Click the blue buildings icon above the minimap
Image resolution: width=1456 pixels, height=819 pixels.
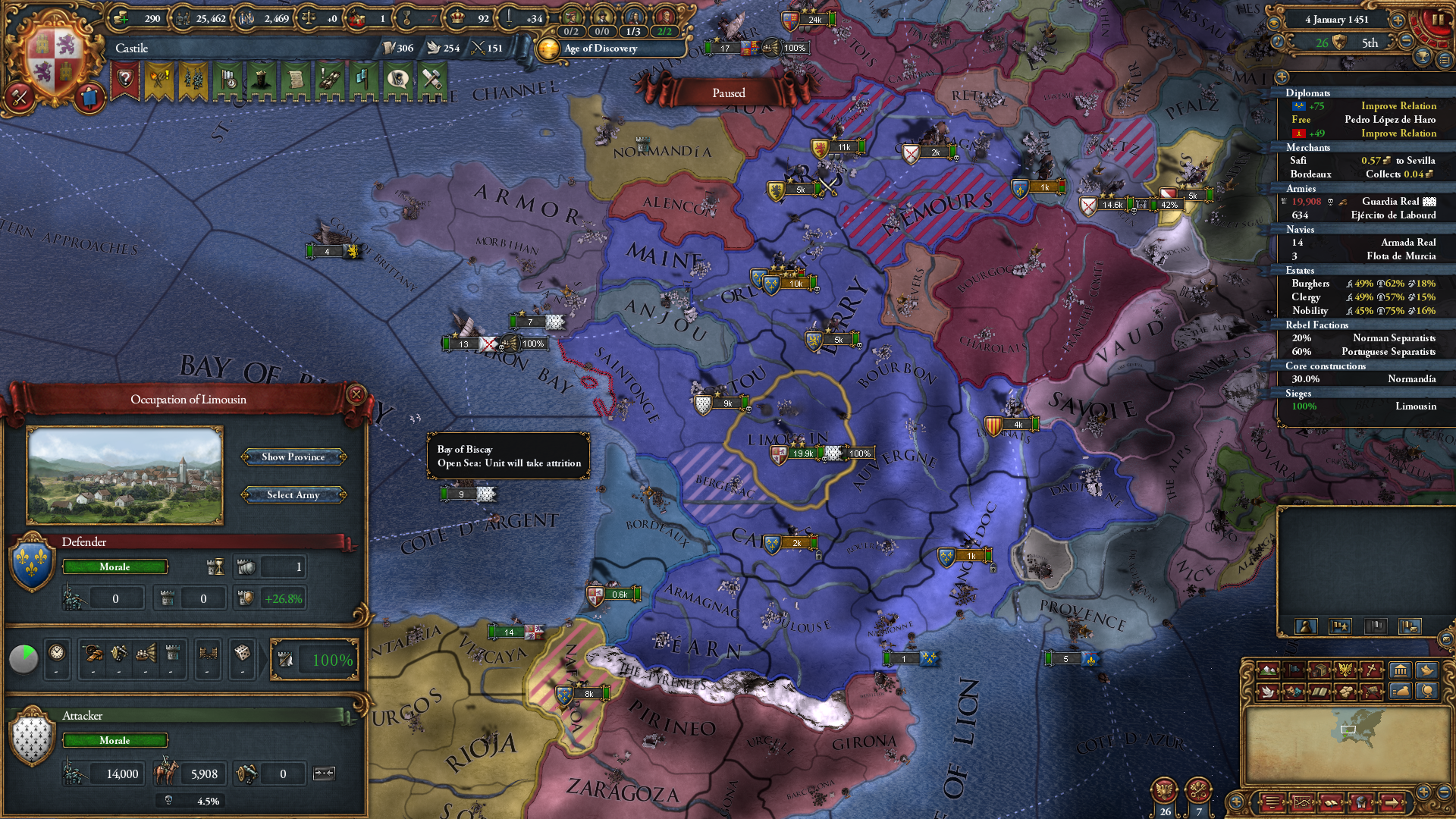click(x=1400, y=670)
